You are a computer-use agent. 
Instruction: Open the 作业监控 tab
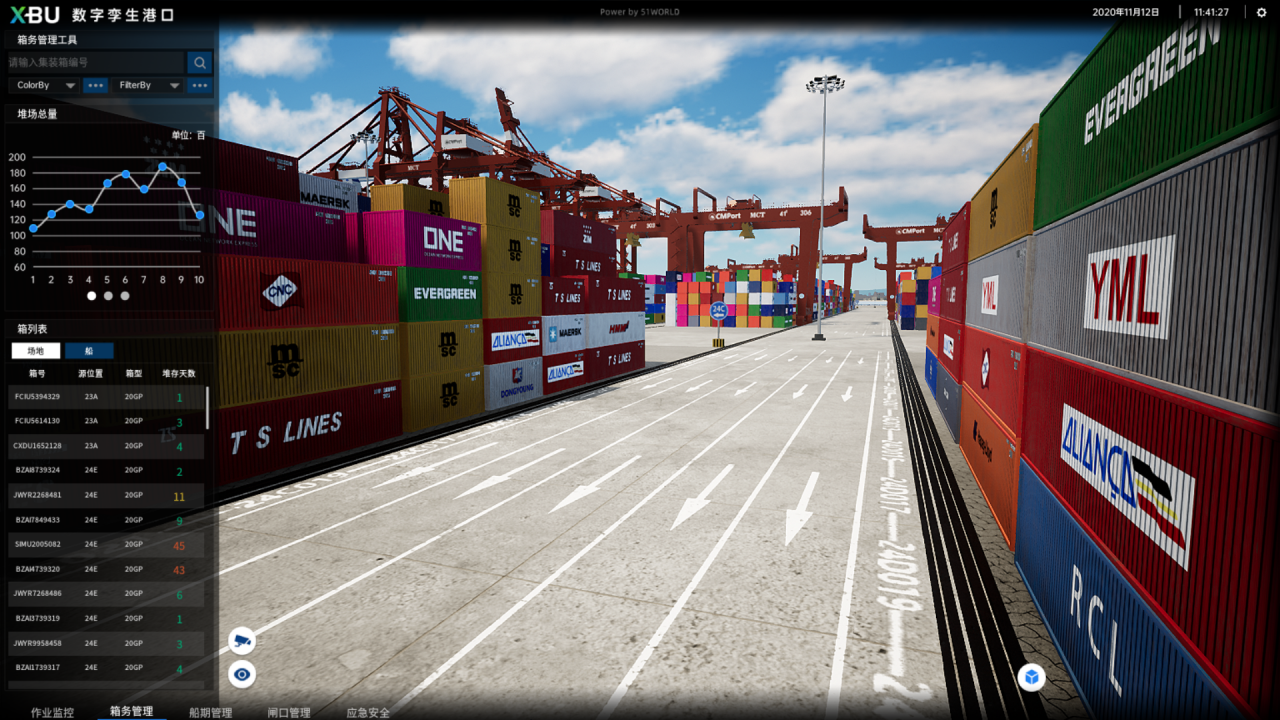(52, 712)
